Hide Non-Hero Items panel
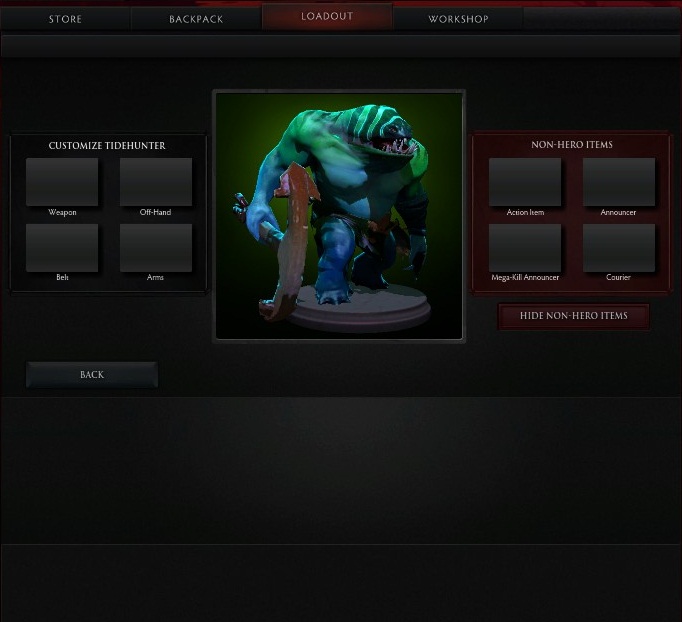This screenshot has height=622, width=682. point(574,316)
